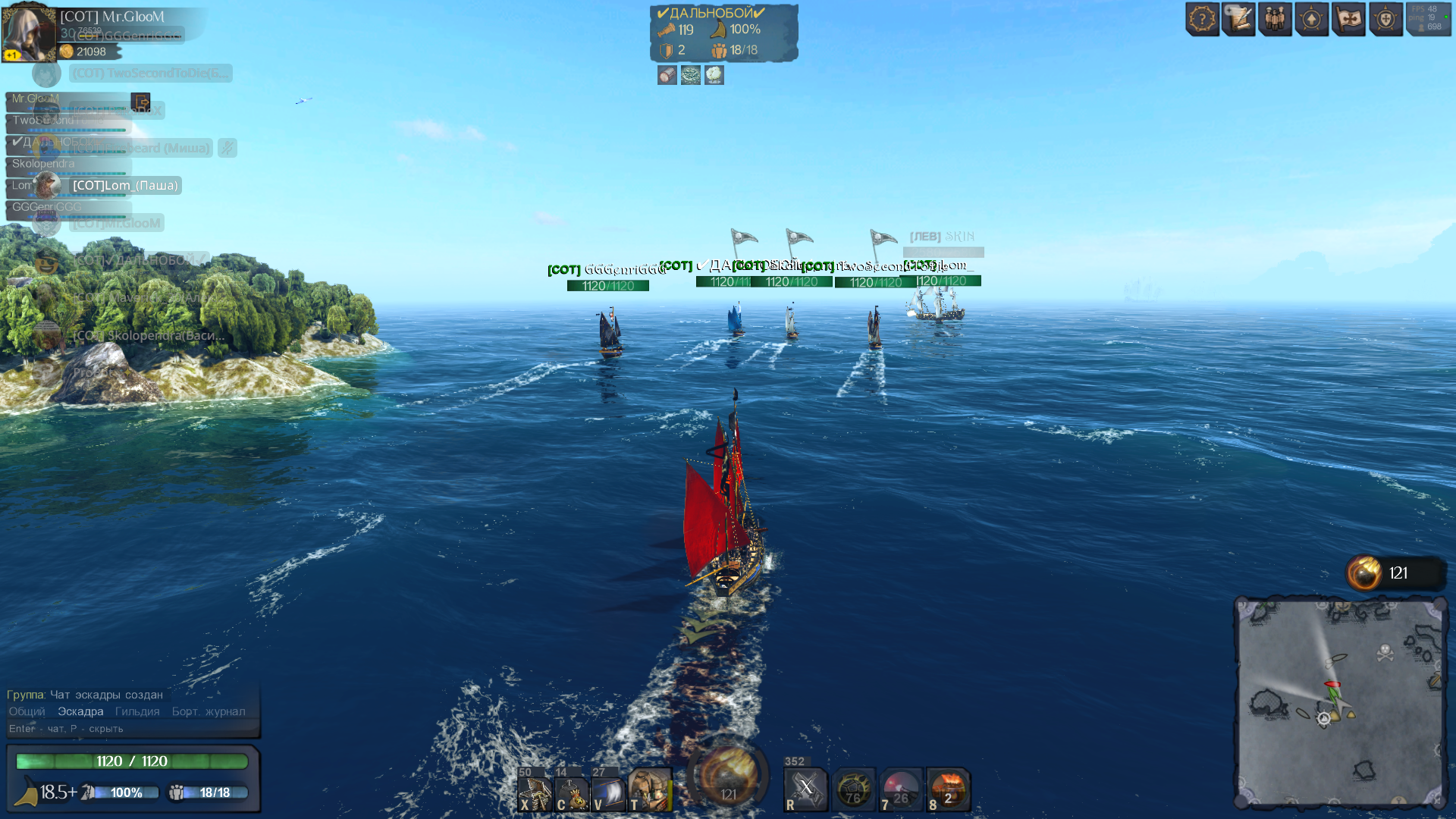
Task: Switch to the Гильдия chat tab
Action: [x=137, y=711]
